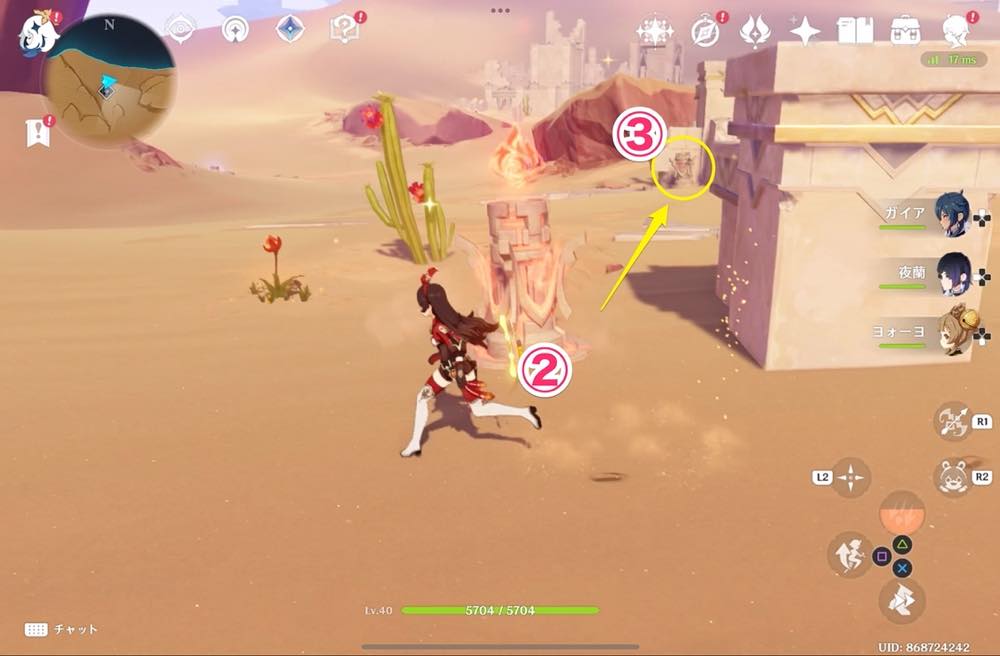Image resolution: width=1000 pixels, height=656 pixels.
Task: Open the quest log bookmark icon
Action: tap(38, 132)
